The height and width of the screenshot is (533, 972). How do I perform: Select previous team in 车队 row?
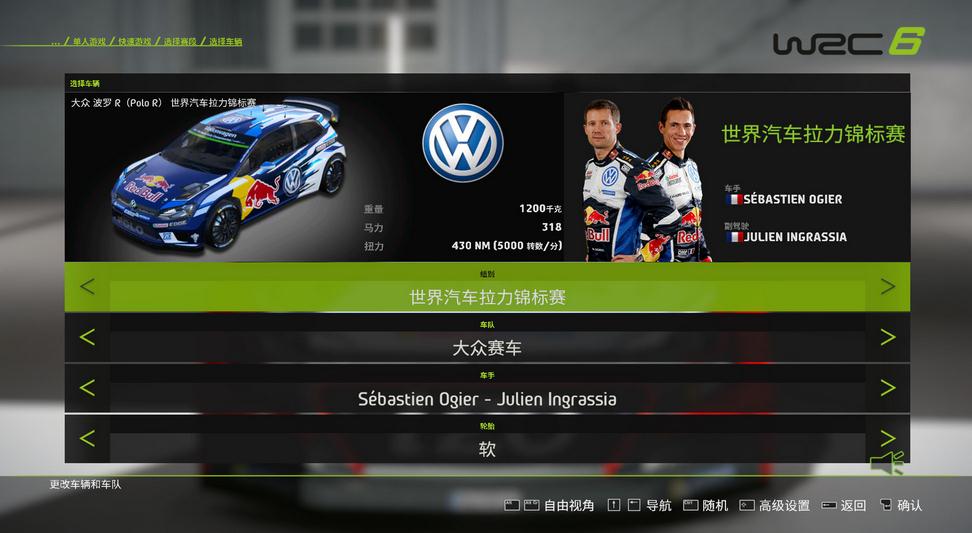click(x=87, y=338)
